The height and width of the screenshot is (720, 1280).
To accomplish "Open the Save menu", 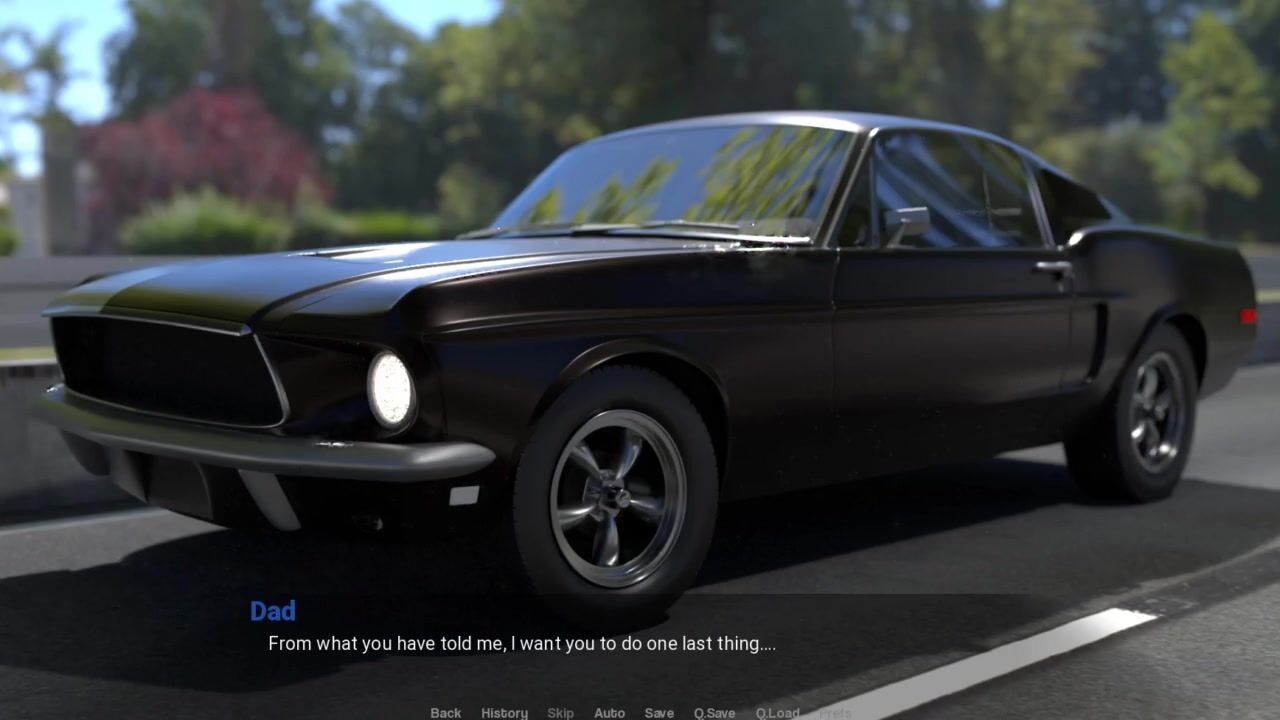I will pyautogui.click(x=659, y=713).
